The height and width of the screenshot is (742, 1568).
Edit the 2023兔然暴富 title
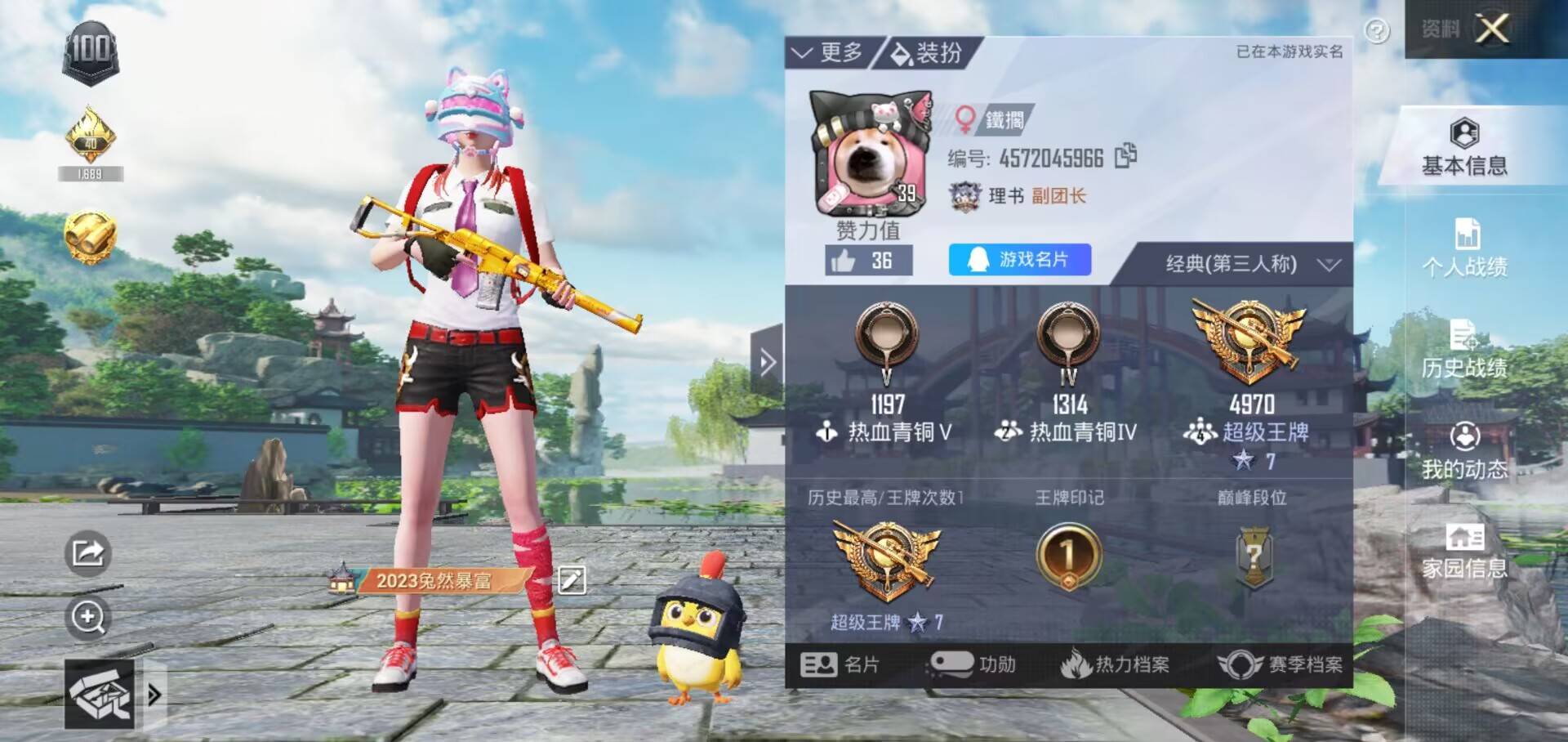(x=572, y=580)
